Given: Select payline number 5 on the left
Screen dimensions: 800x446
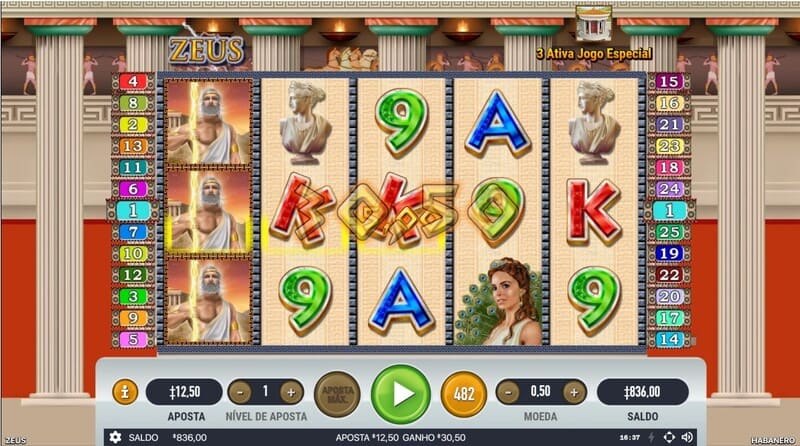Looking at the screenshot, I should click(133, 339).
